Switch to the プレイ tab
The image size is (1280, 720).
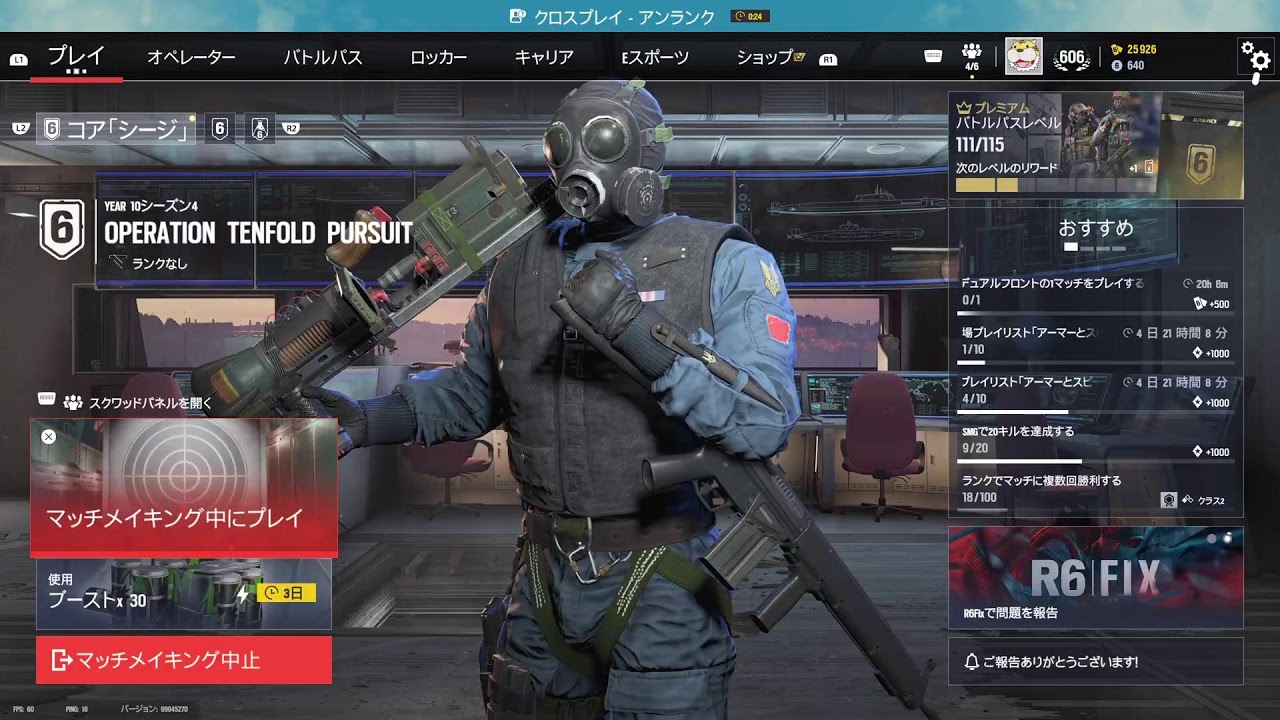click(76, 57)
